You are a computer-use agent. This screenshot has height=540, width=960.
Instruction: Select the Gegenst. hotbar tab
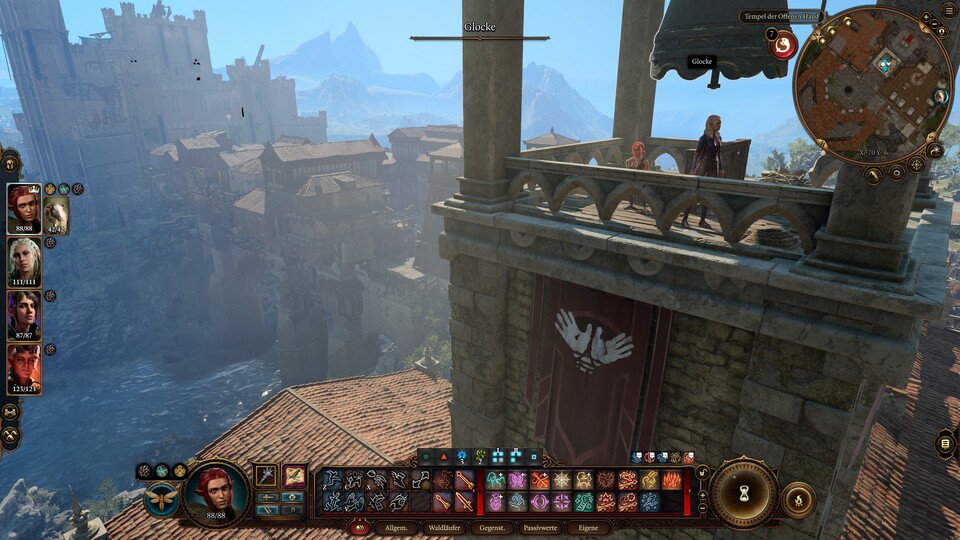tap(492, 528)
